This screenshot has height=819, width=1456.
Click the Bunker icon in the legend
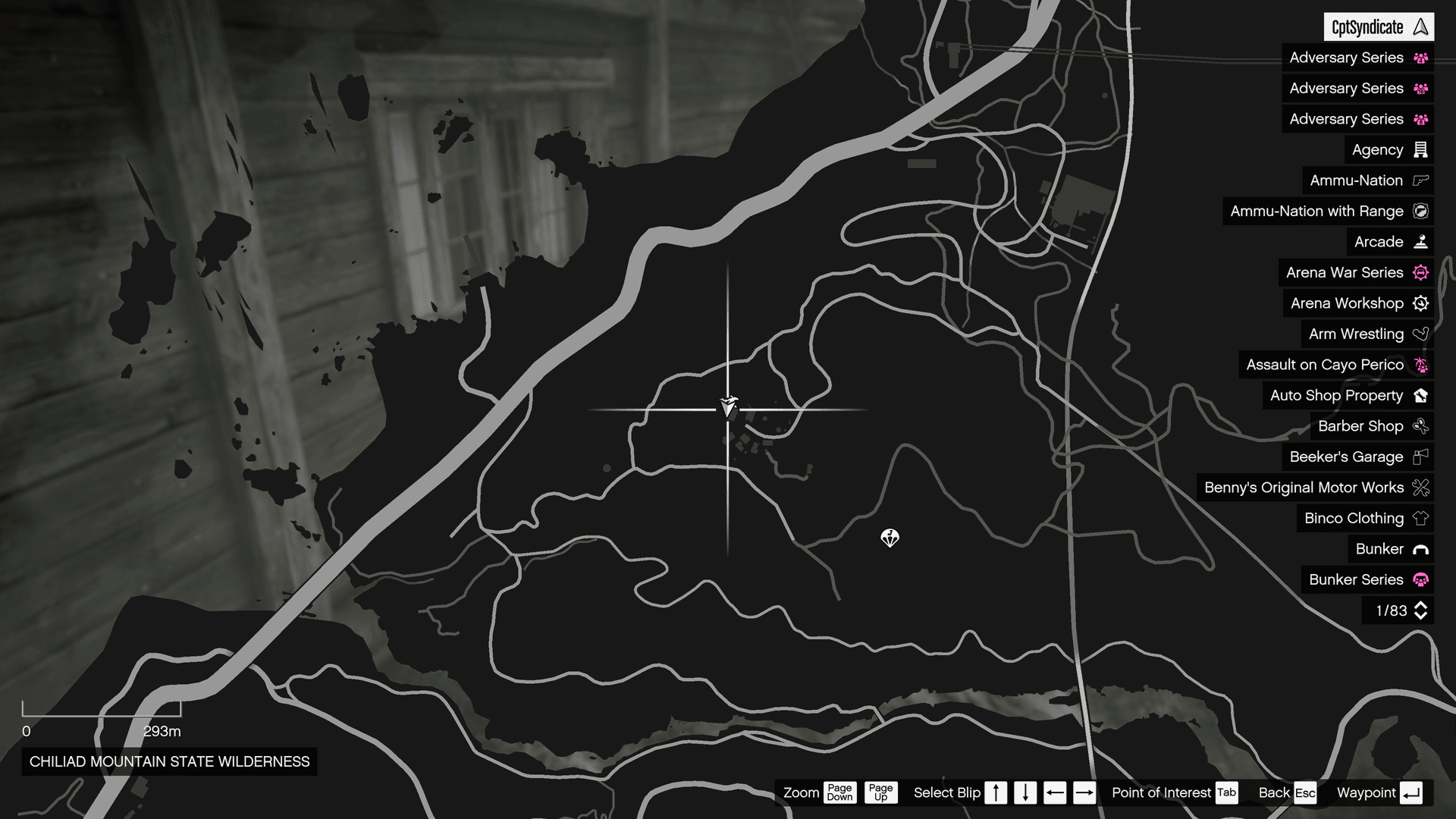[x=1420, y=549]
